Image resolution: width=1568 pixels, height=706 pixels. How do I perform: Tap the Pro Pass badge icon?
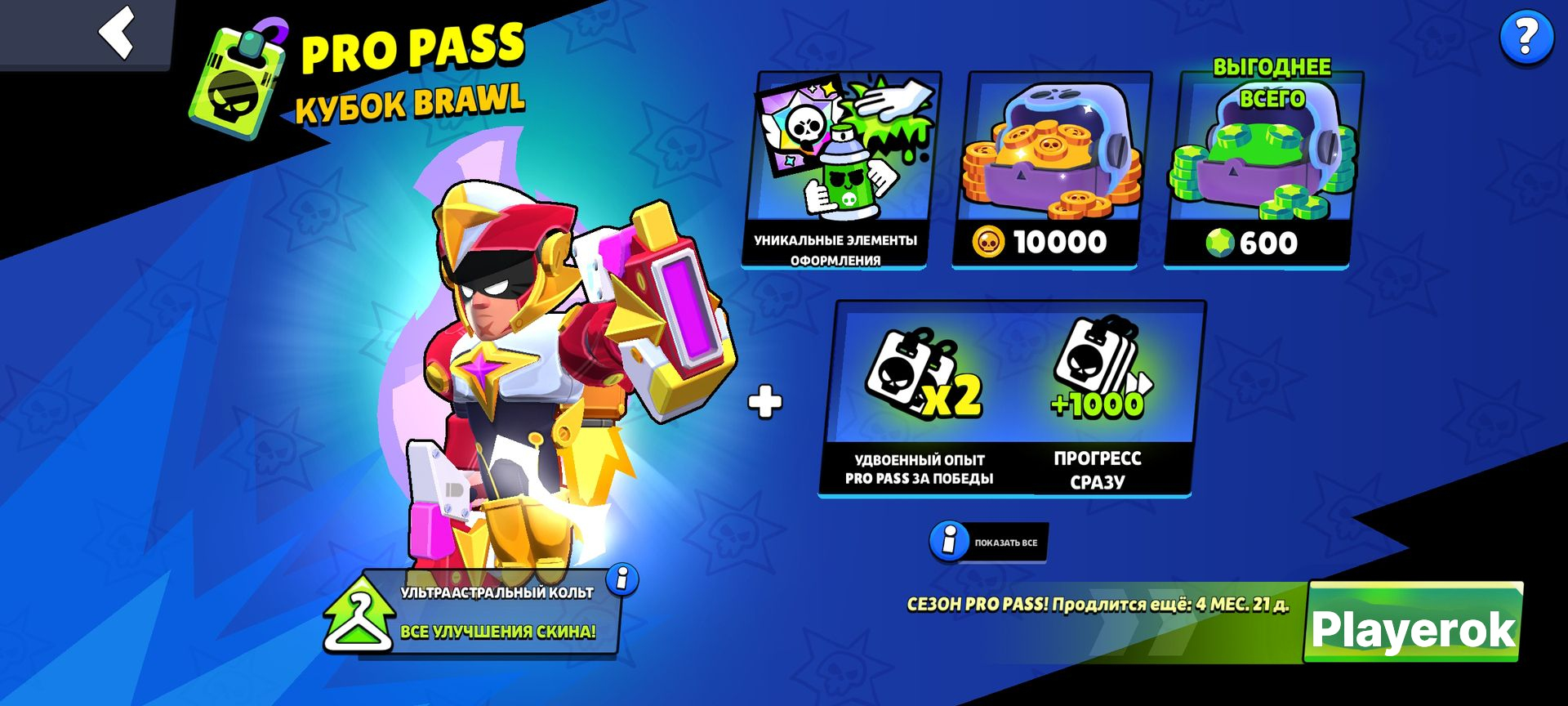(241, 82)
